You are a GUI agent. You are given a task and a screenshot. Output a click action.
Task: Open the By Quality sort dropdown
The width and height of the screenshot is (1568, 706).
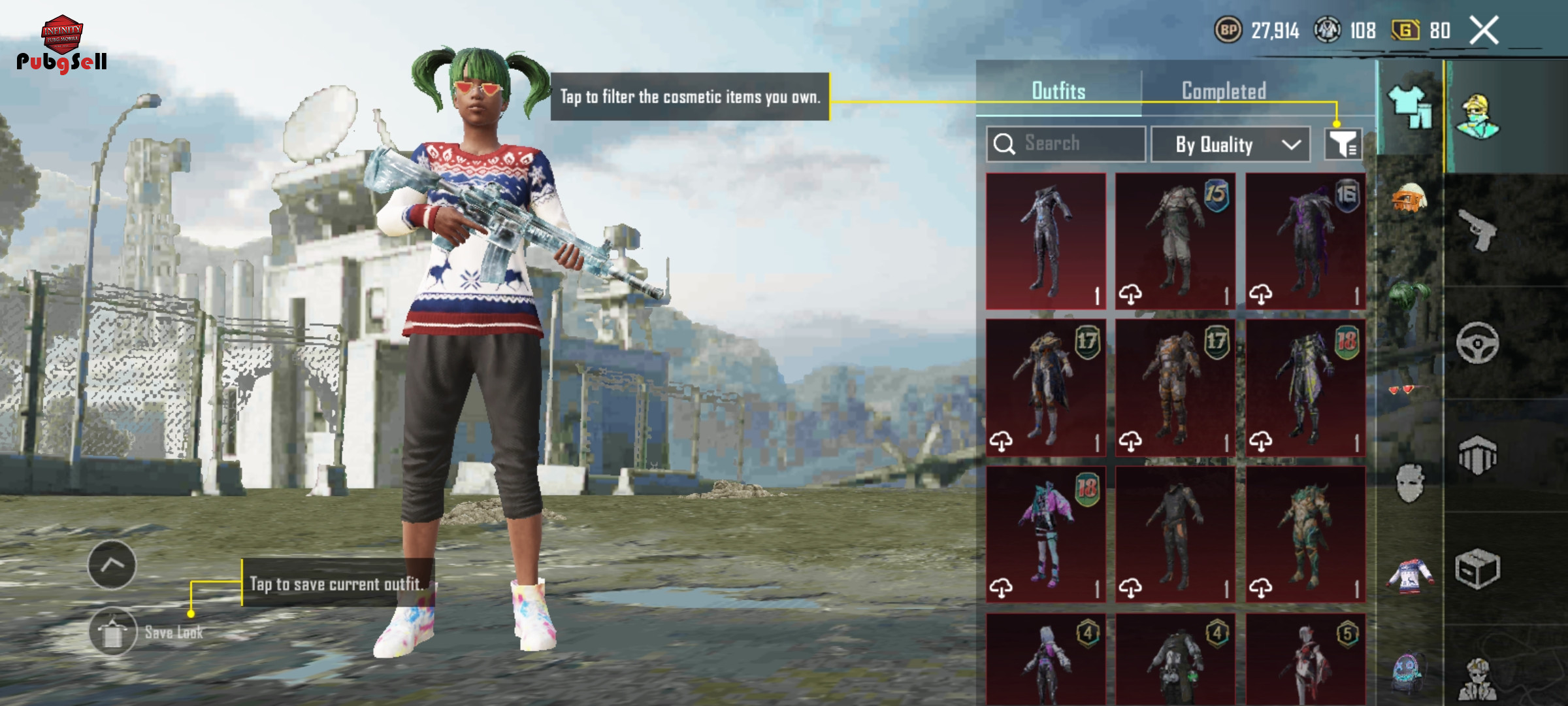(1230, 144)
